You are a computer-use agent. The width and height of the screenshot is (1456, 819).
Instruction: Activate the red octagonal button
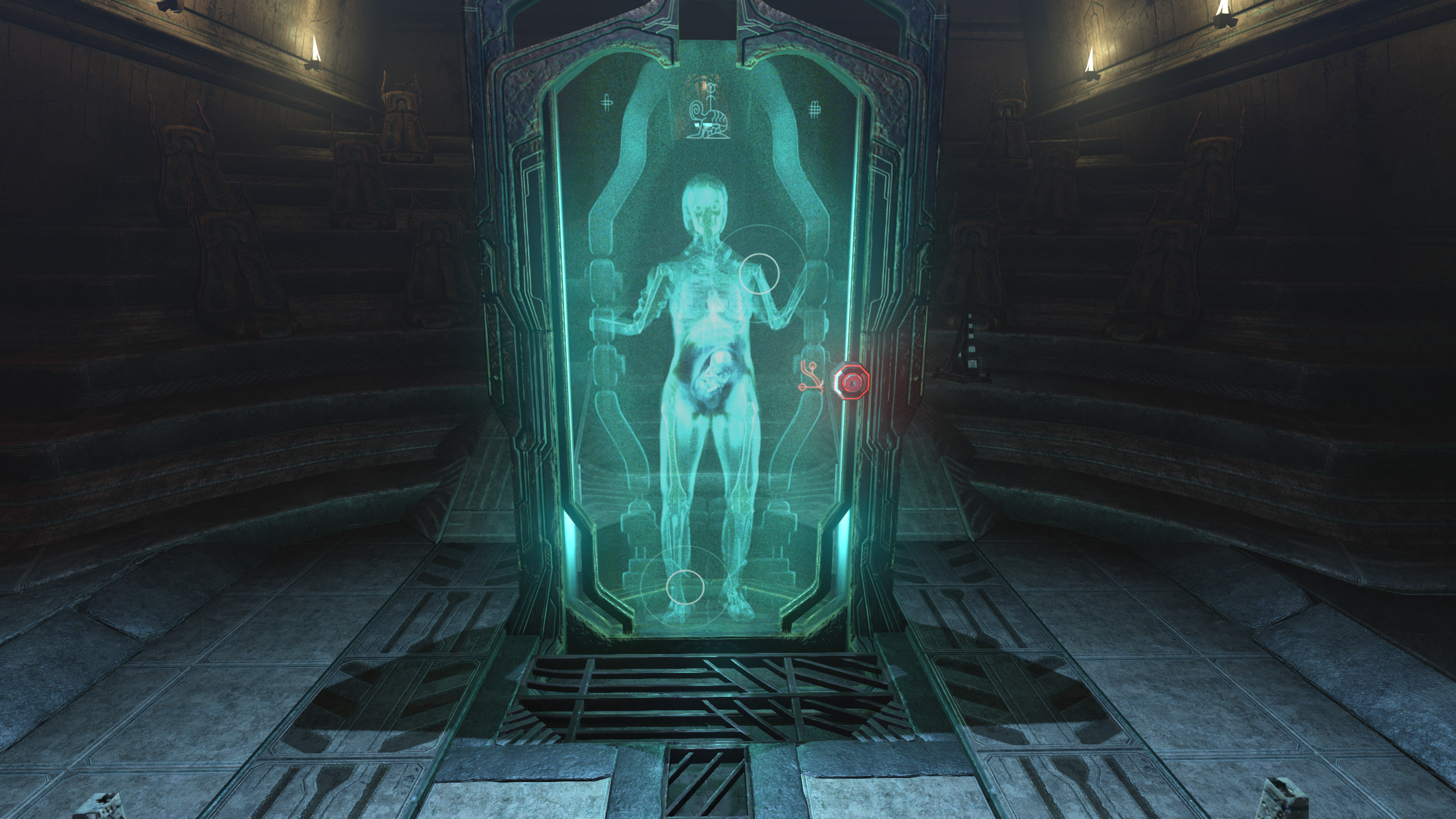pos(851,384)
